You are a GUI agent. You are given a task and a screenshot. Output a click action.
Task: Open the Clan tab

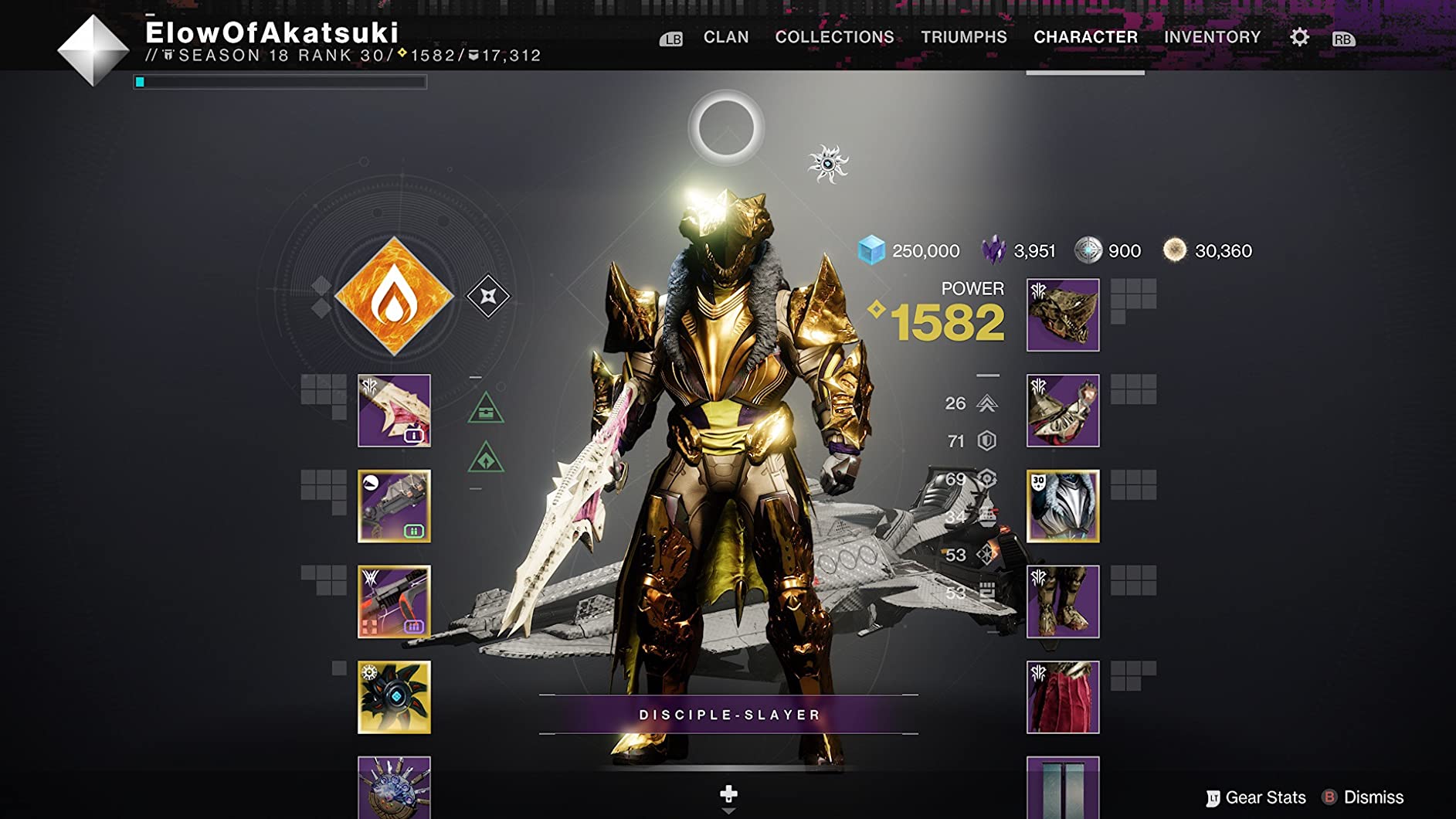(x=725, y=37)
